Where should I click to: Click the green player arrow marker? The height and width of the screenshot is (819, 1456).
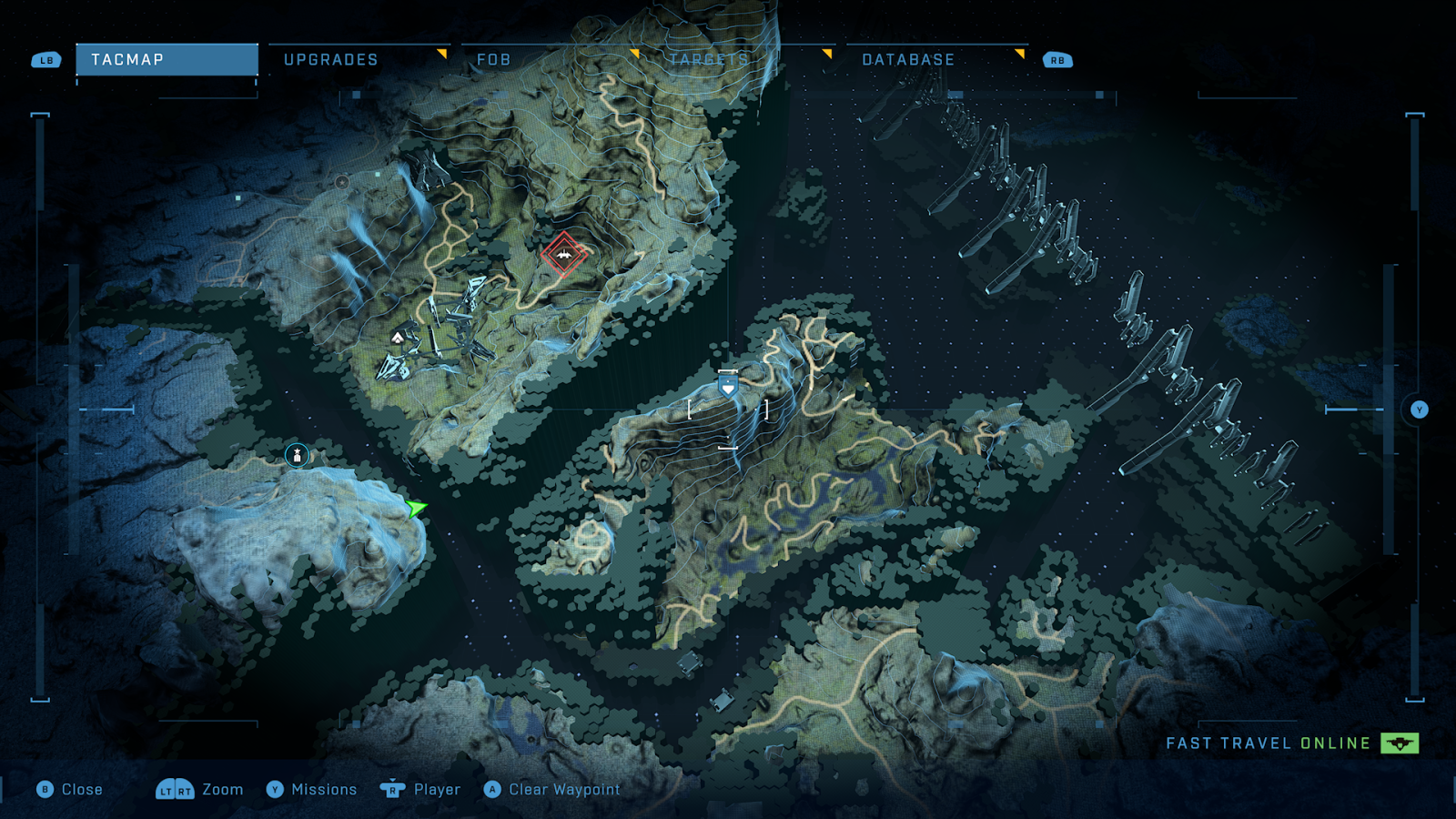416,508
